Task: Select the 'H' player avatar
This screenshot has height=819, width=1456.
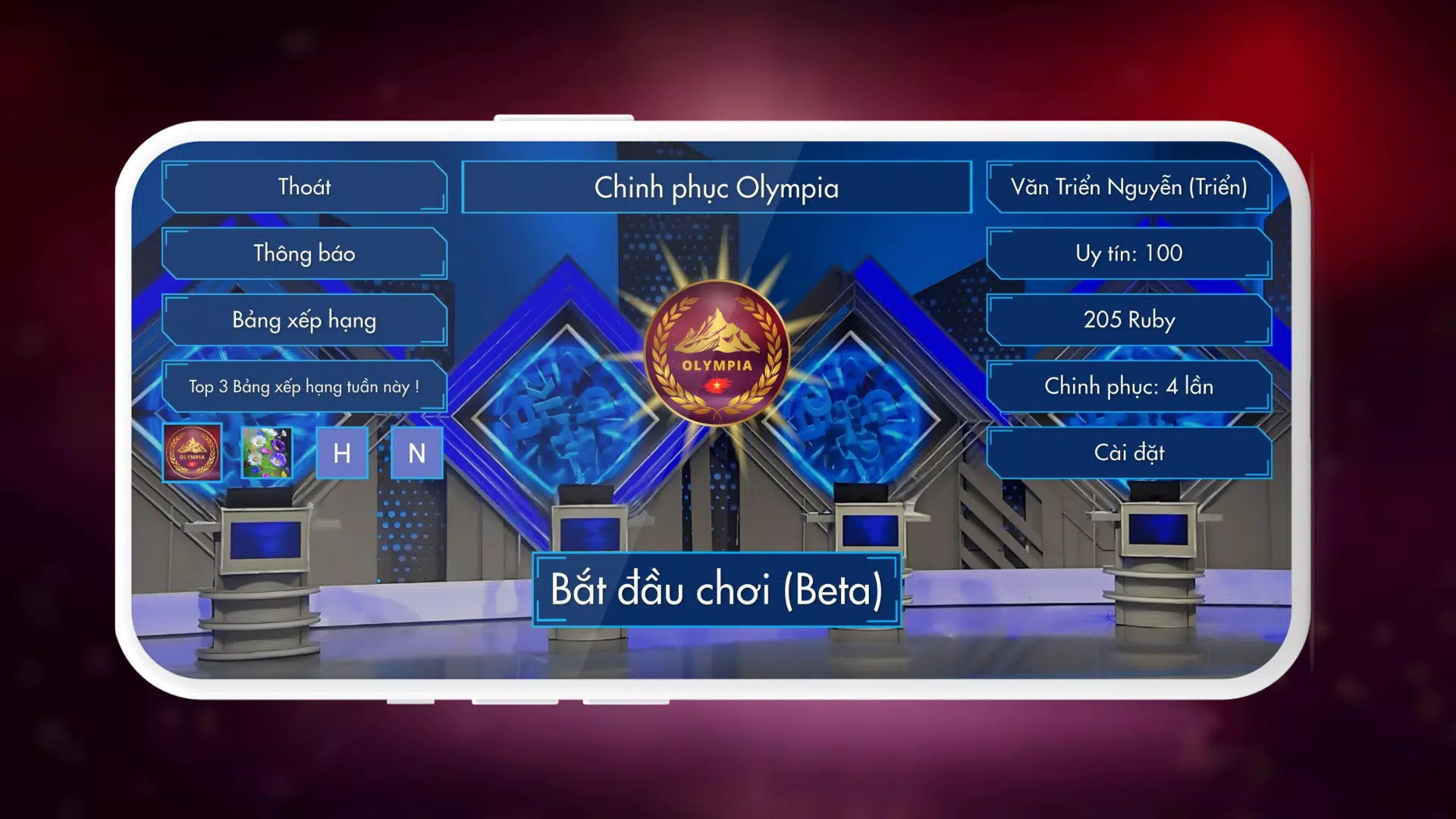Action: [342, 453]
